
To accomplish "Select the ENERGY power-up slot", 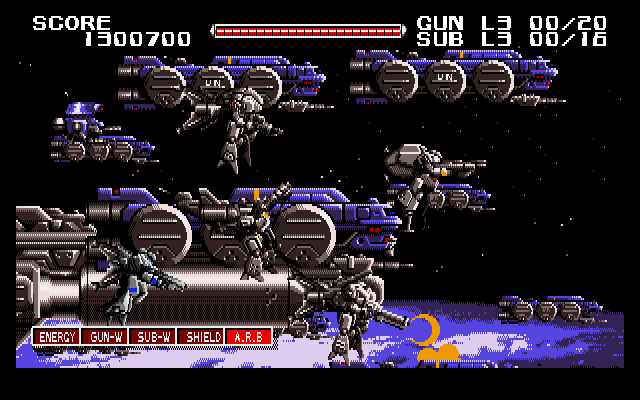I will [x=56, y=337].
